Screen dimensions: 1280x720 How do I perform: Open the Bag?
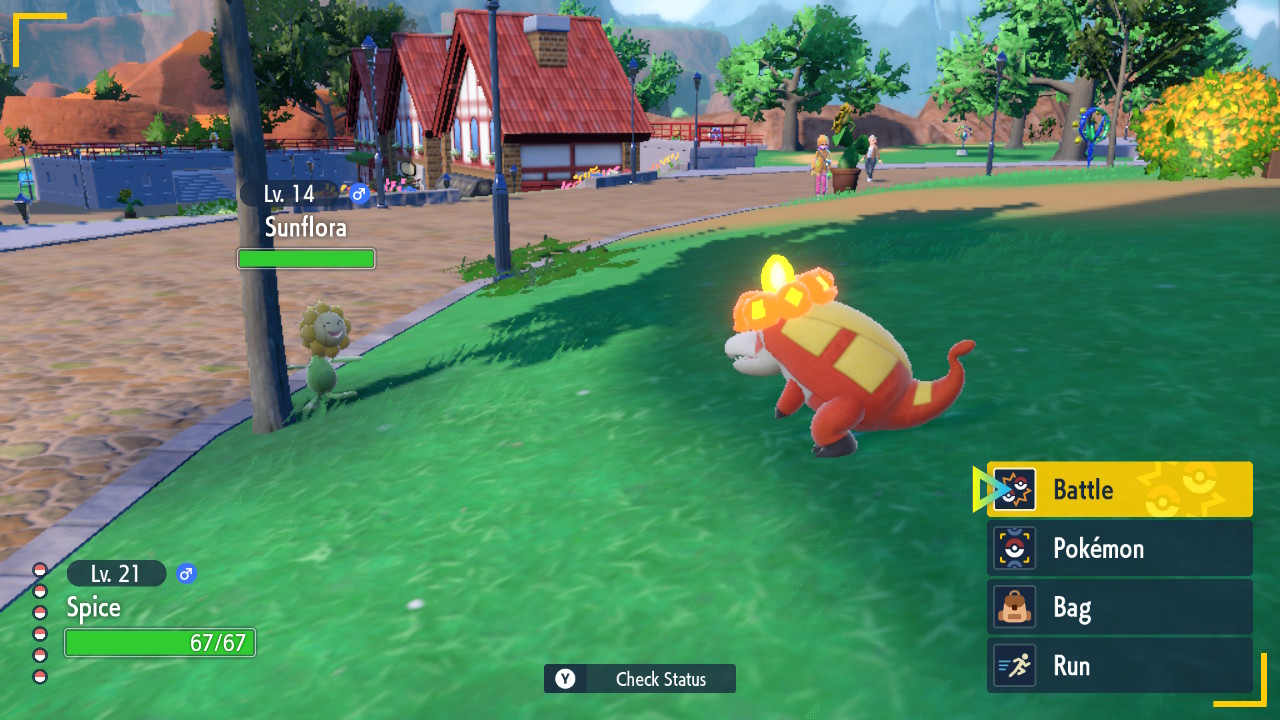[x=1119, y=607]
